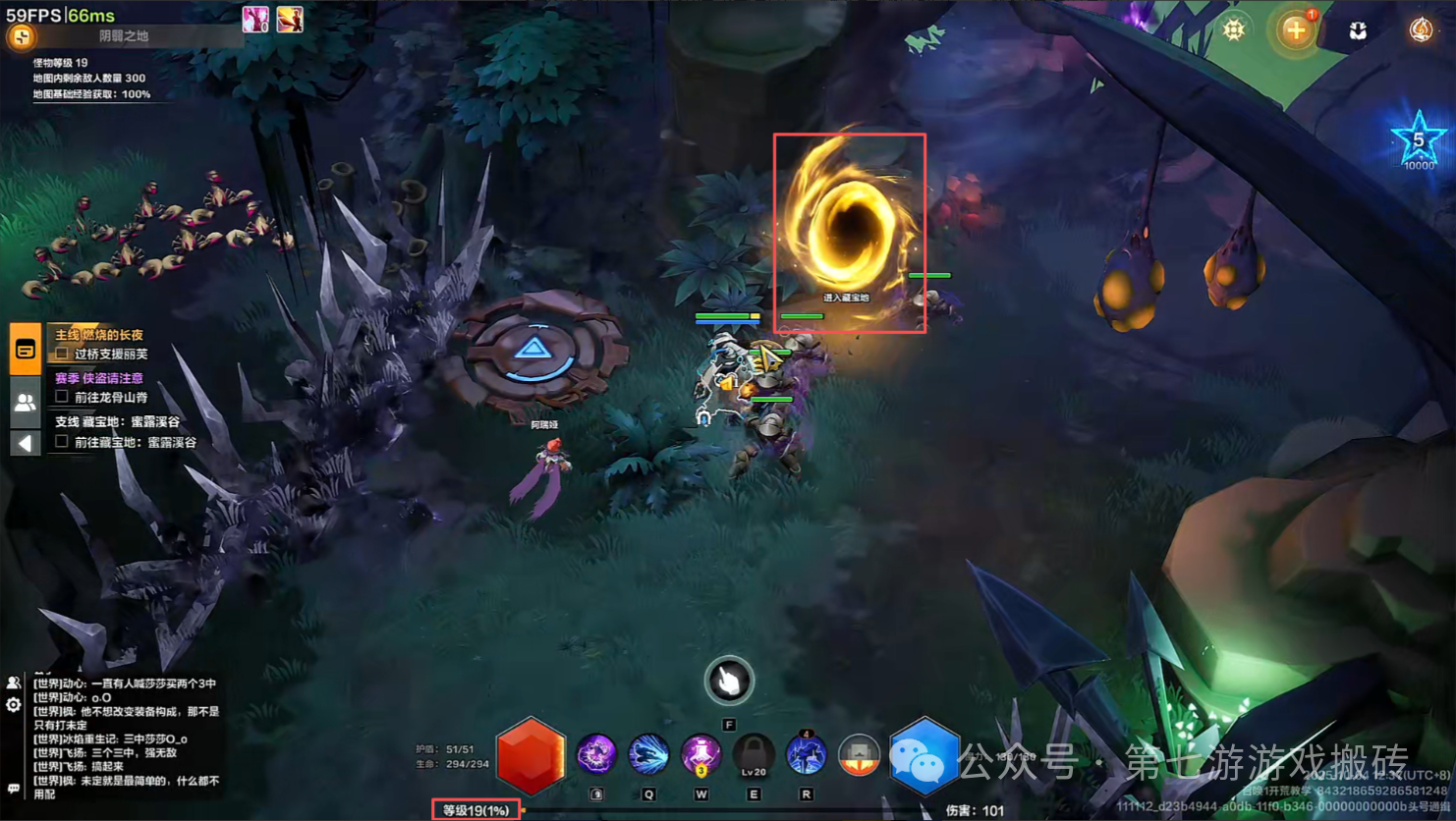Select the 前往藏宝地：蜜露溪谷 side quest objective
This screenshot has width=1456, height=821.
tap(135, 443)
